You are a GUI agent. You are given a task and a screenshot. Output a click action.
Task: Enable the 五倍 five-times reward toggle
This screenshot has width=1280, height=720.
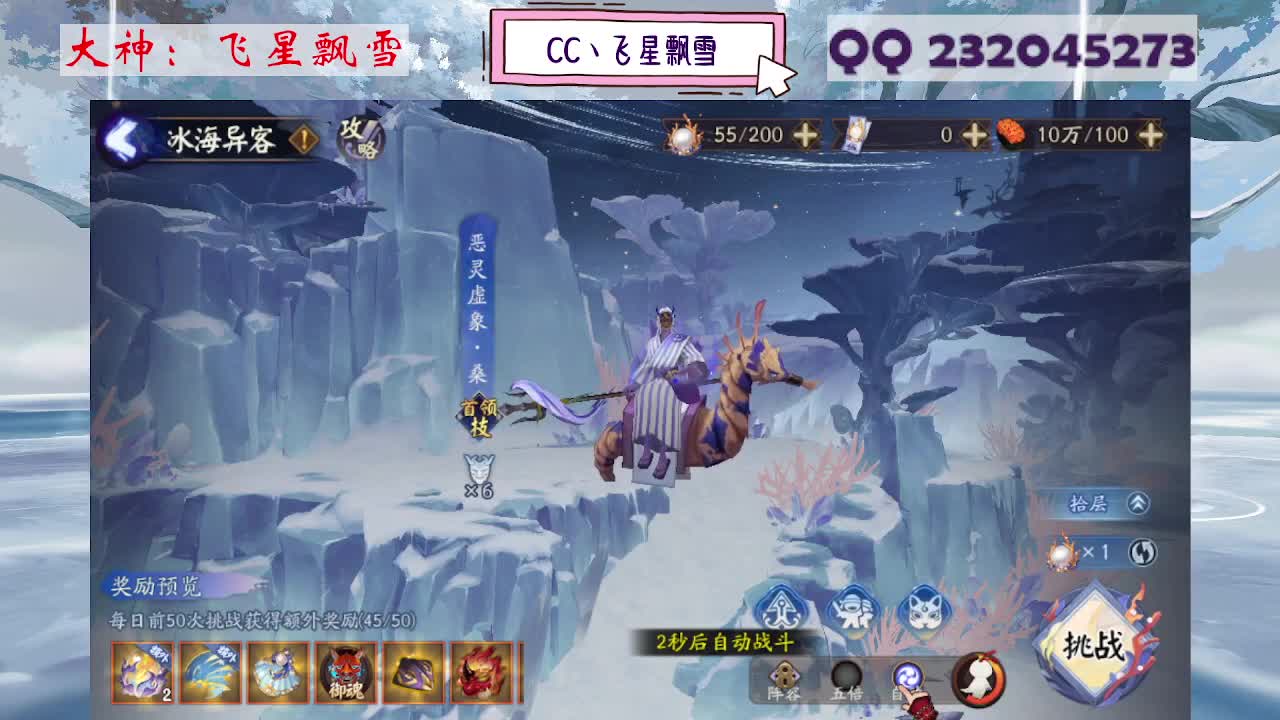pyautogui.click(x=845, y=677)
